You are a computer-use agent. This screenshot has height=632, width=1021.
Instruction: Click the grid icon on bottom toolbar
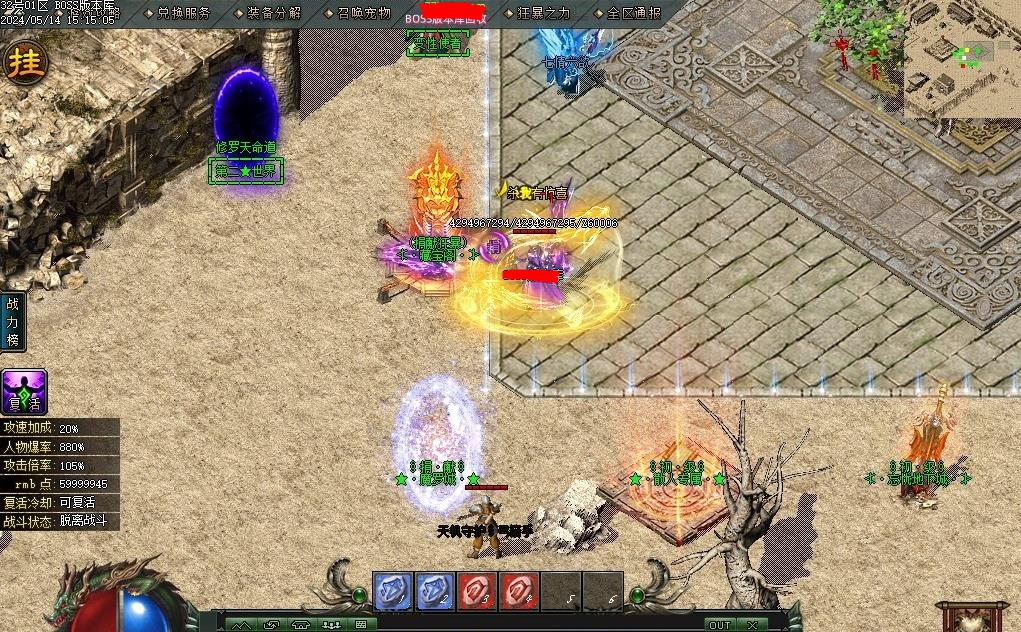tap(361, 624)
